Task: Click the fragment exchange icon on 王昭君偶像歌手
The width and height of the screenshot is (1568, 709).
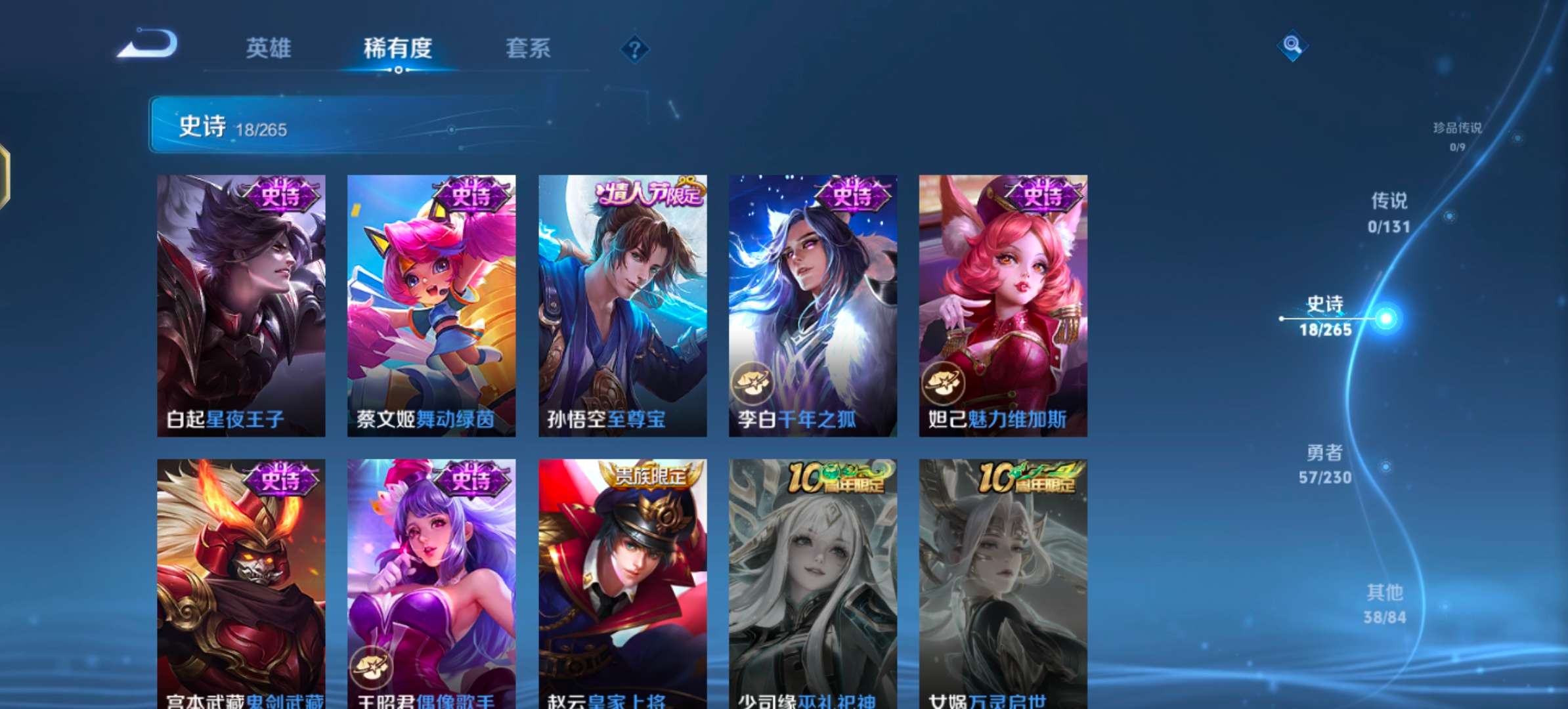Action: pos(372,666)
